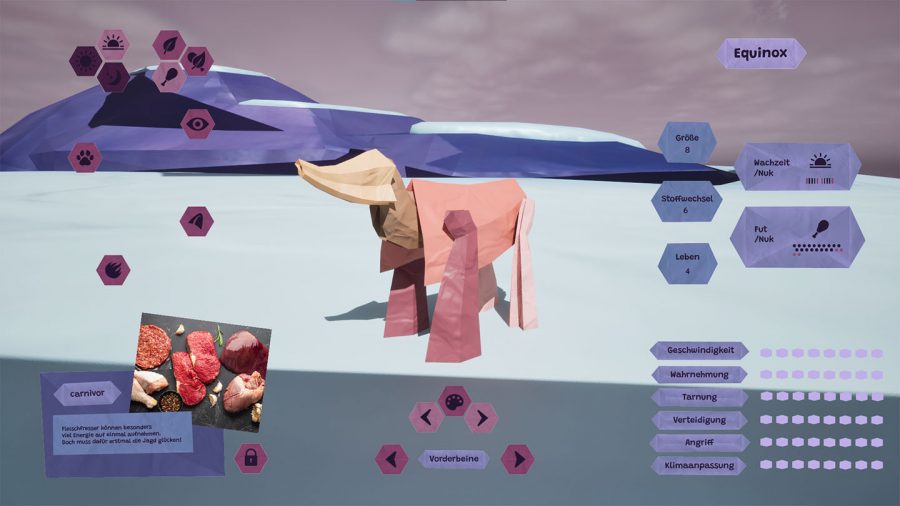Open the color palette button
900x506 pixels.
pos(454,401)
